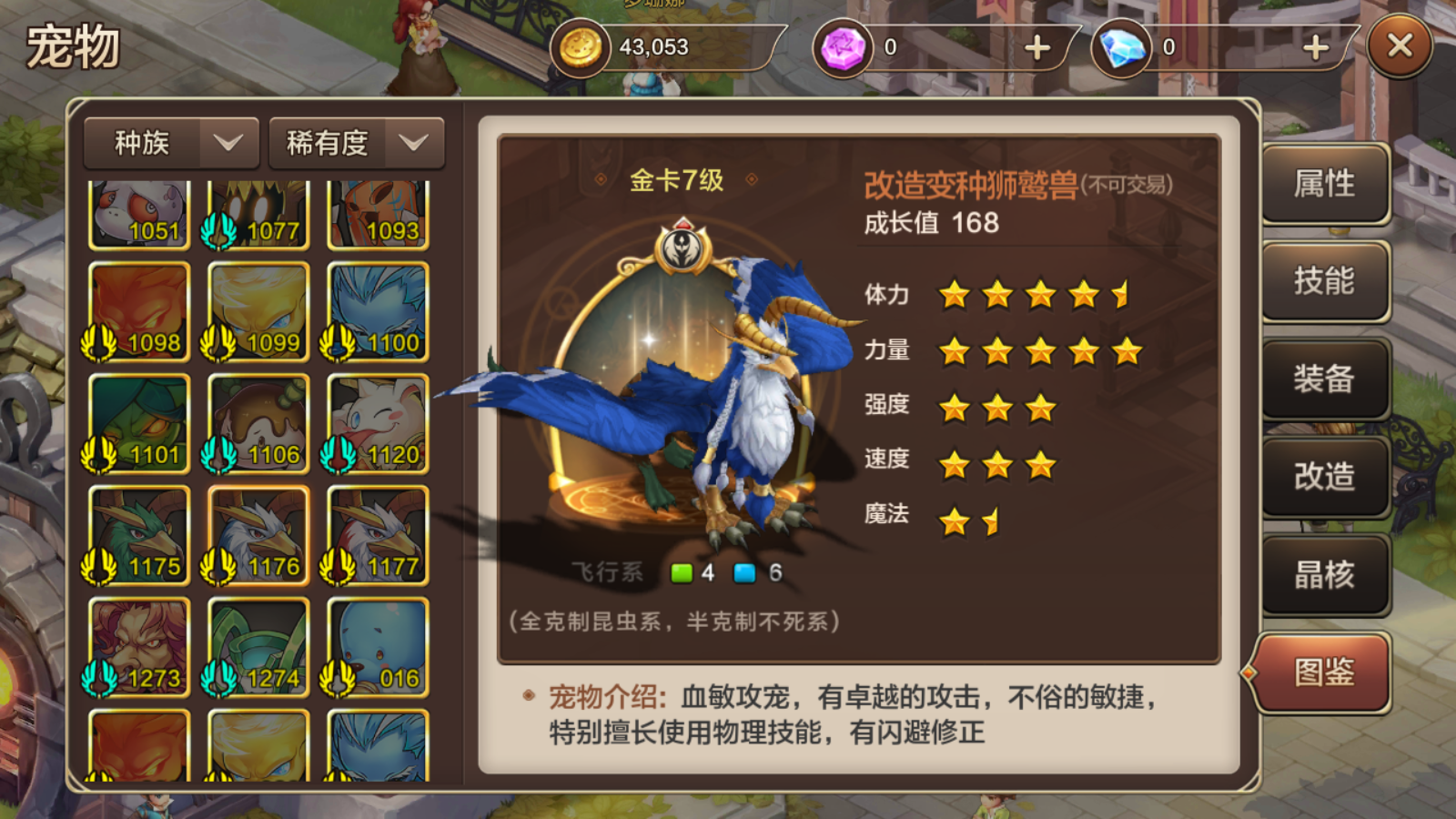Add blue diamonds with the plus button
Viewport: 1456px width, 819px height.
pos(1316,47)
